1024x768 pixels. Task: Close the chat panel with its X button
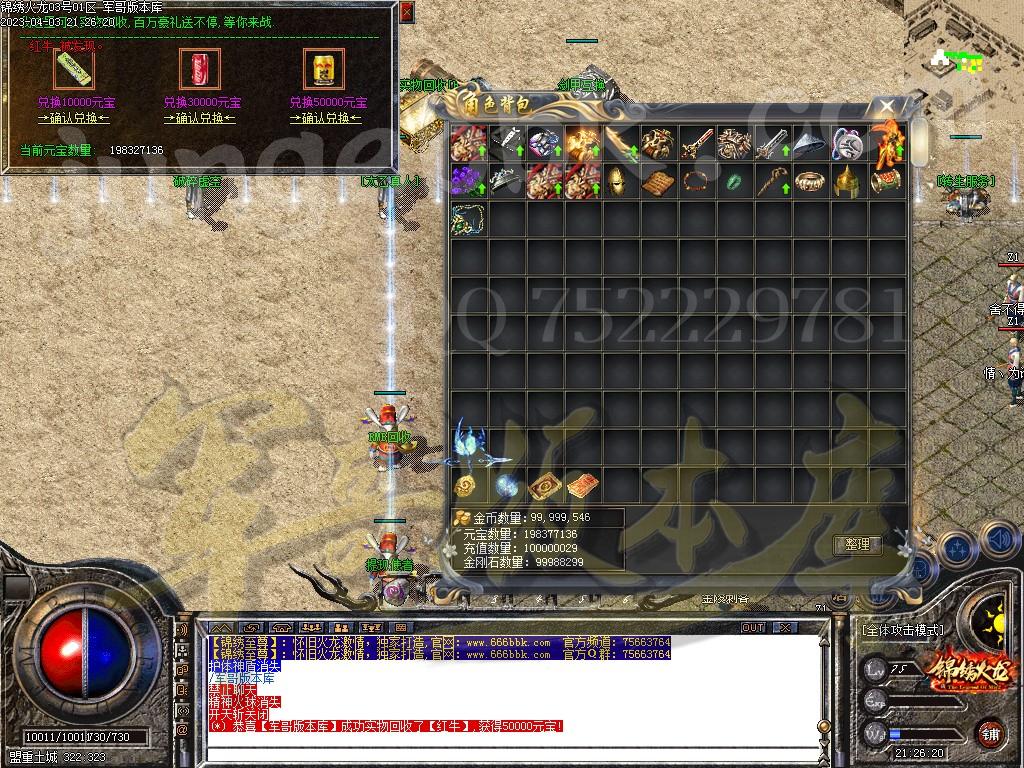786,627
